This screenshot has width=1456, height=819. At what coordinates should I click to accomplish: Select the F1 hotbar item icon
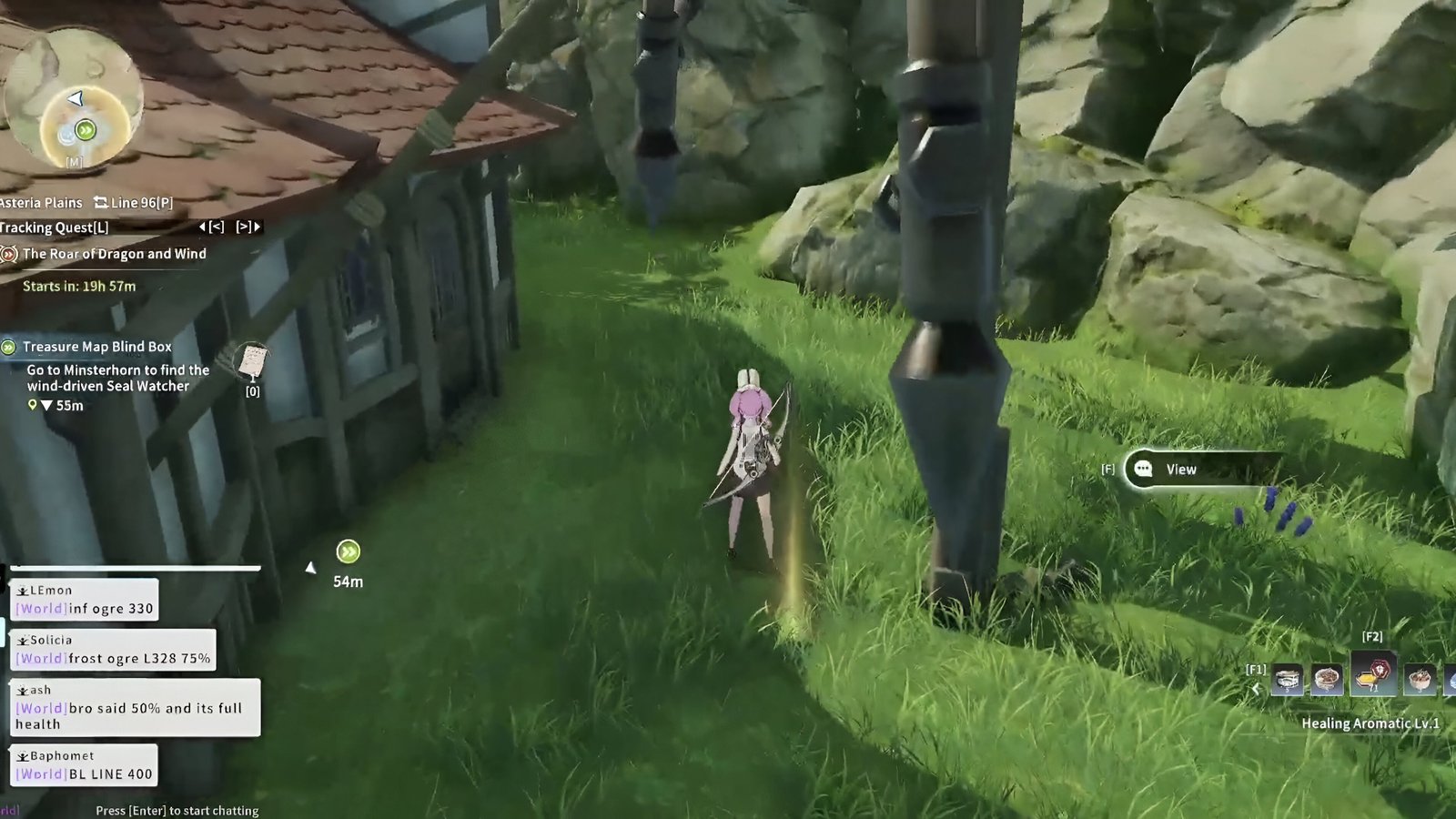tap(1288, 679)
